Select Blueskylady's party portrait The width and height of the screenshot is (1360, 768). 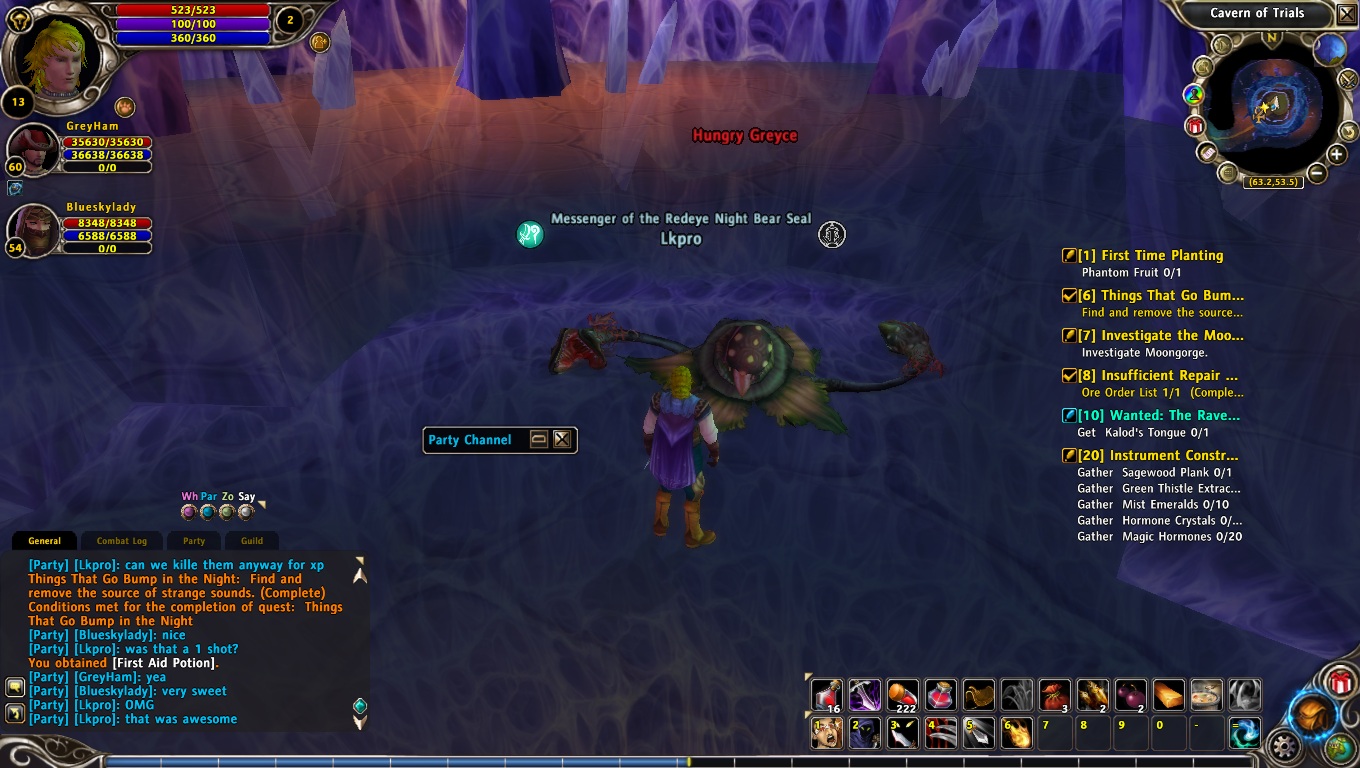point(32,231)
